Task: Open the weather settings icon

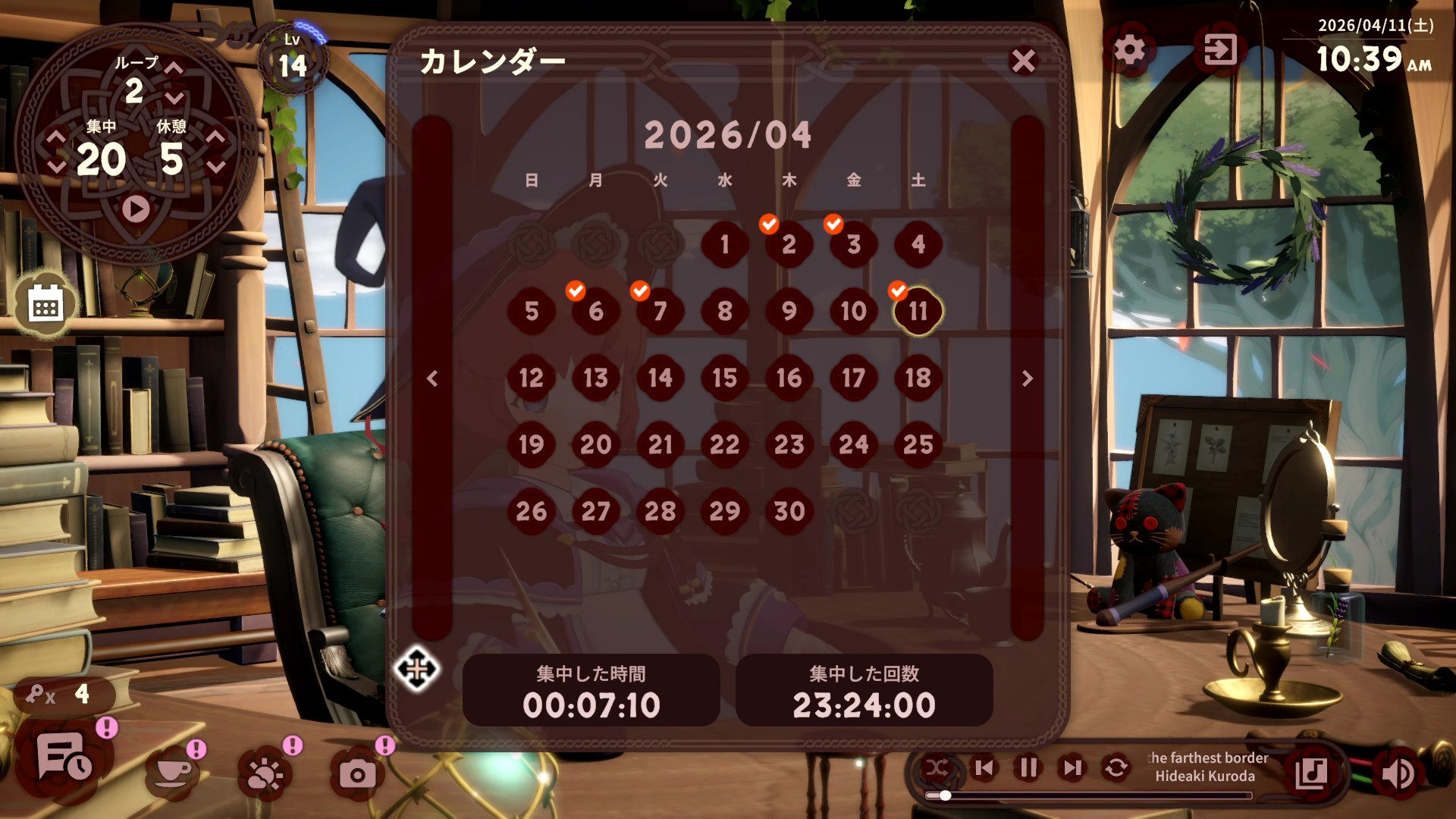Action: tap(264, 773)
